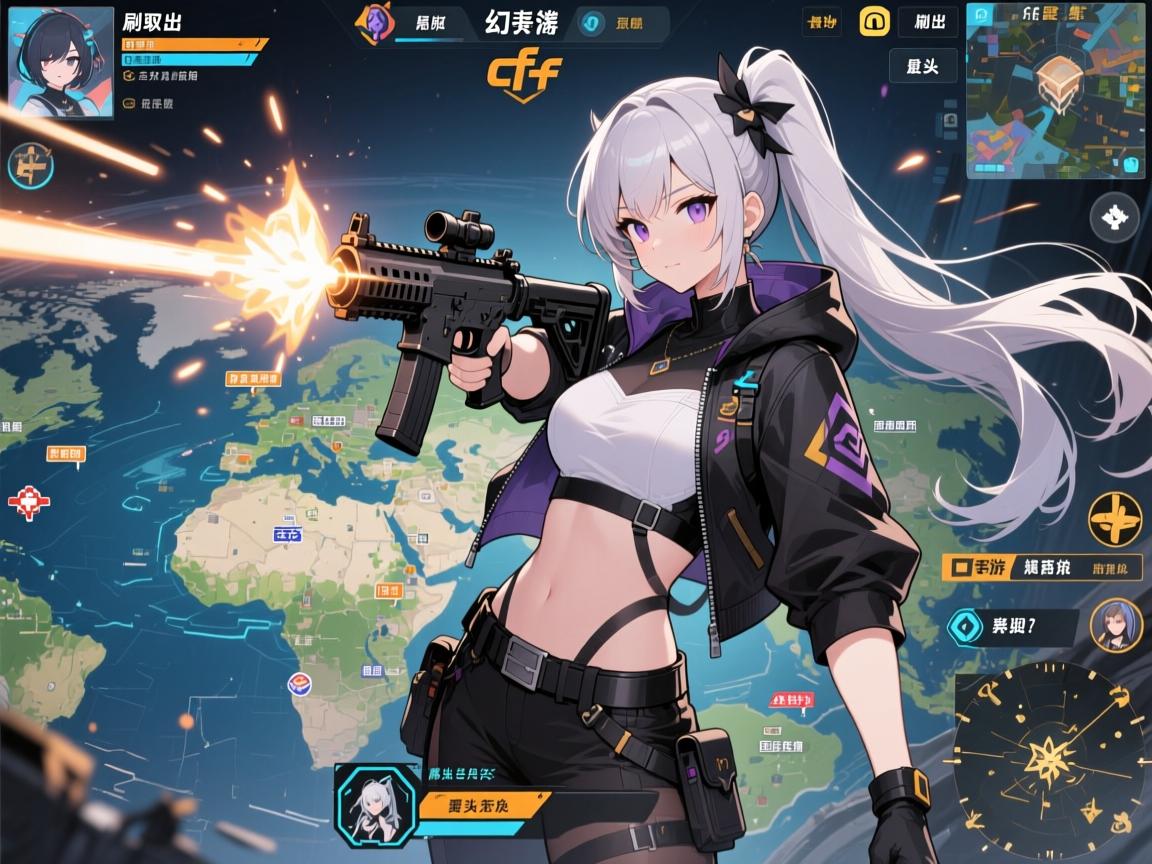Viewport: 1152px width, 864px height.
Task: Click the white diamond compass button
Action: (1114, 216)
